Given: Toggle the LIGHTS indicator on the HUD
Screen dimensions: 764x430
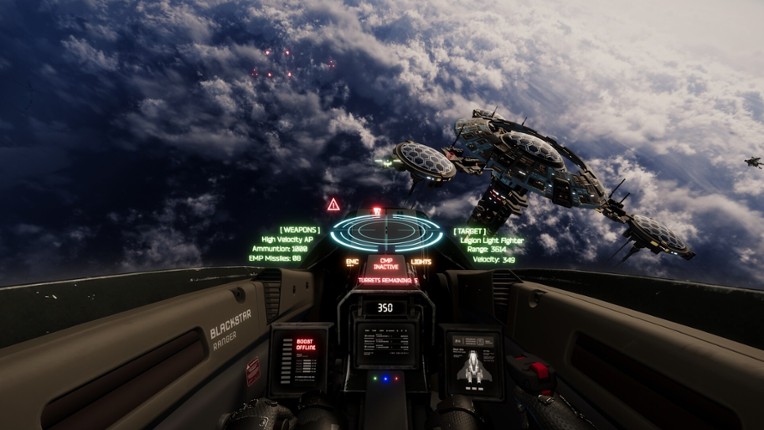Looking at the screenshot, I should point(421,263).
